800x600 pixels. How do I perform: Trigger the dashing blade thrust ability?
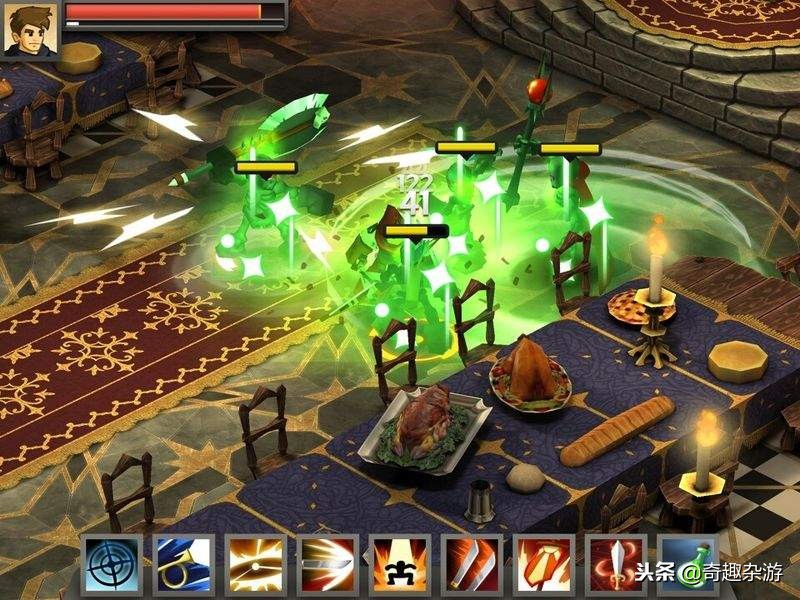click(327, 566)
